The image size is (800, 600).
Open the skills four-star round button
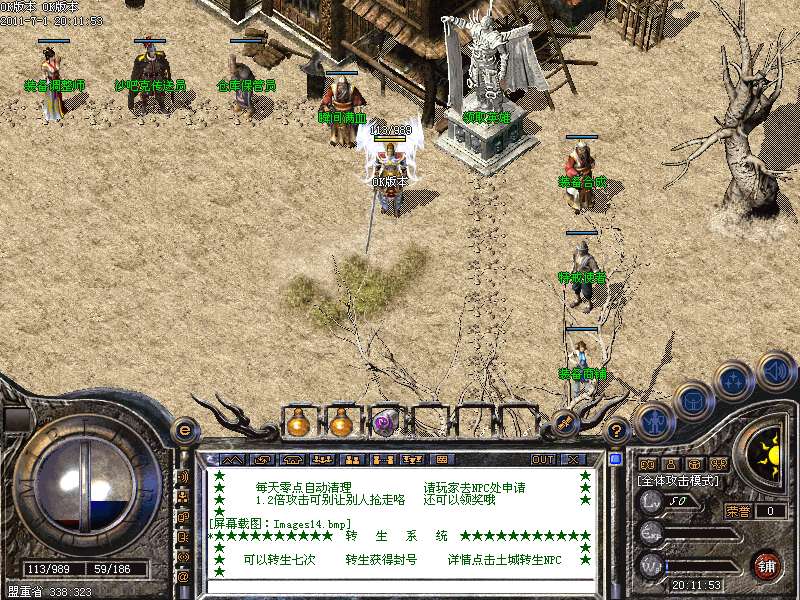pyautogui.click(x=733, y=381)
